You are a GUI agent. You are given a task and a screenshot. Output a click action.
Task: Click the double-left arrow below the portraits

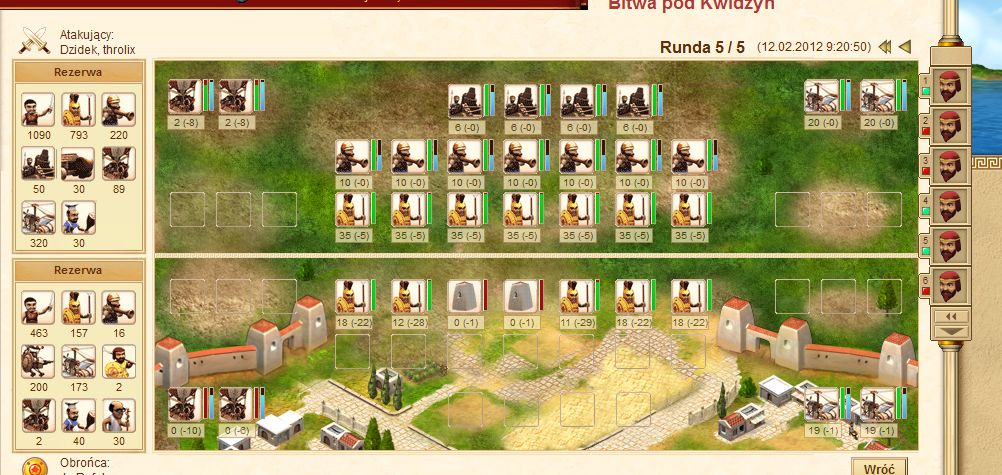951,316
